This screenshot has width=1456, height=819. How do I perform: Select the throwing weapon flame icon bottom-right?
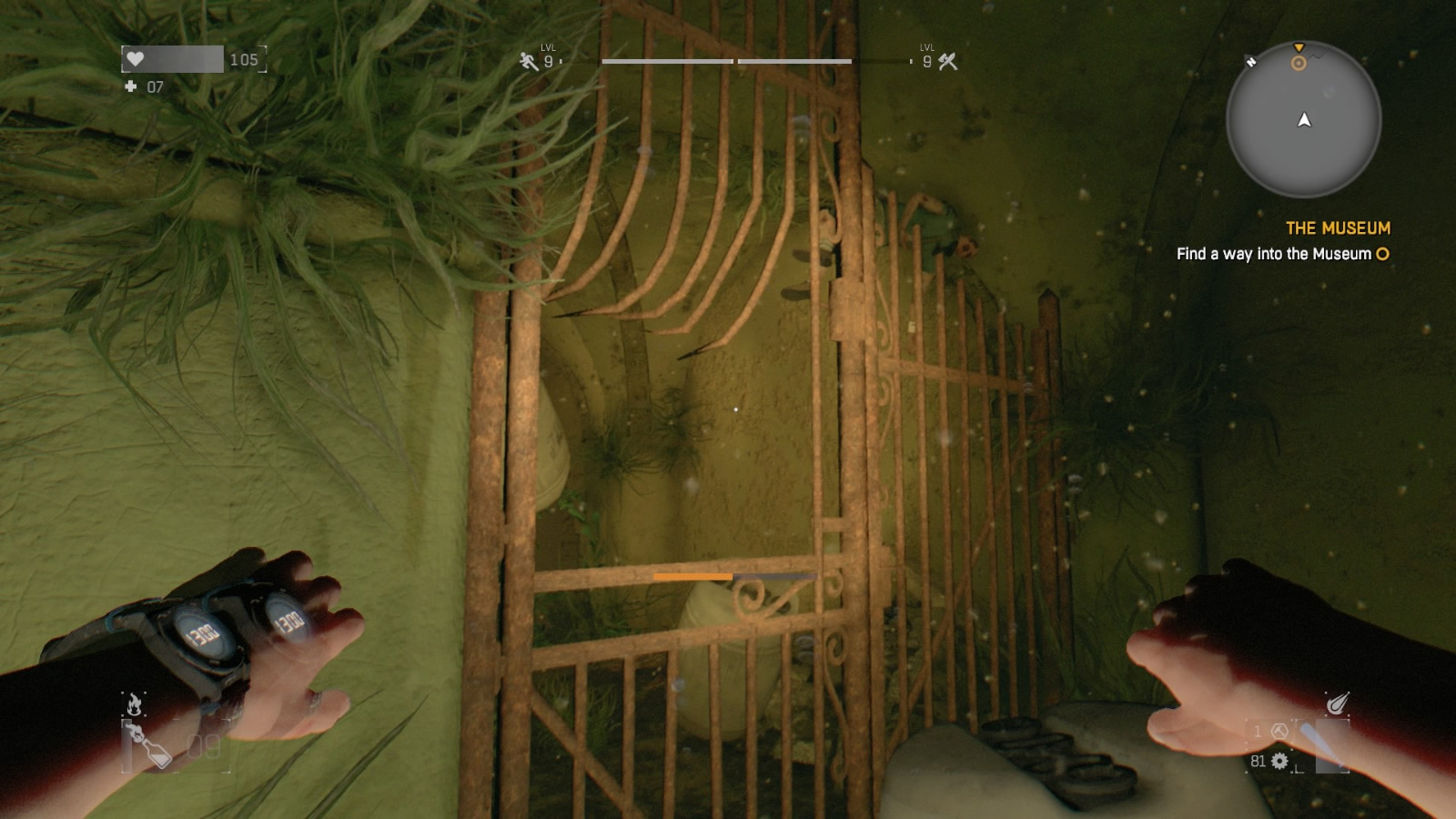[x=1336, y=703]
